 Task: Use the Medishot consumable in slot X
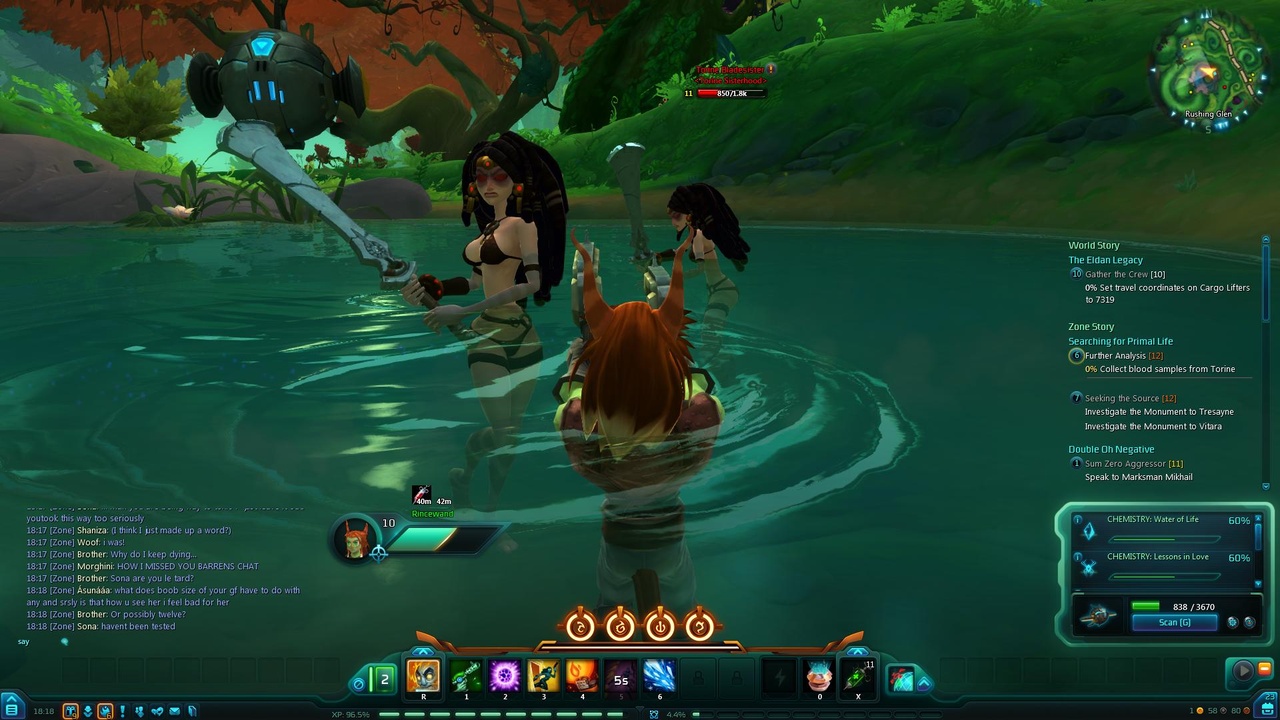pos(858,678)
